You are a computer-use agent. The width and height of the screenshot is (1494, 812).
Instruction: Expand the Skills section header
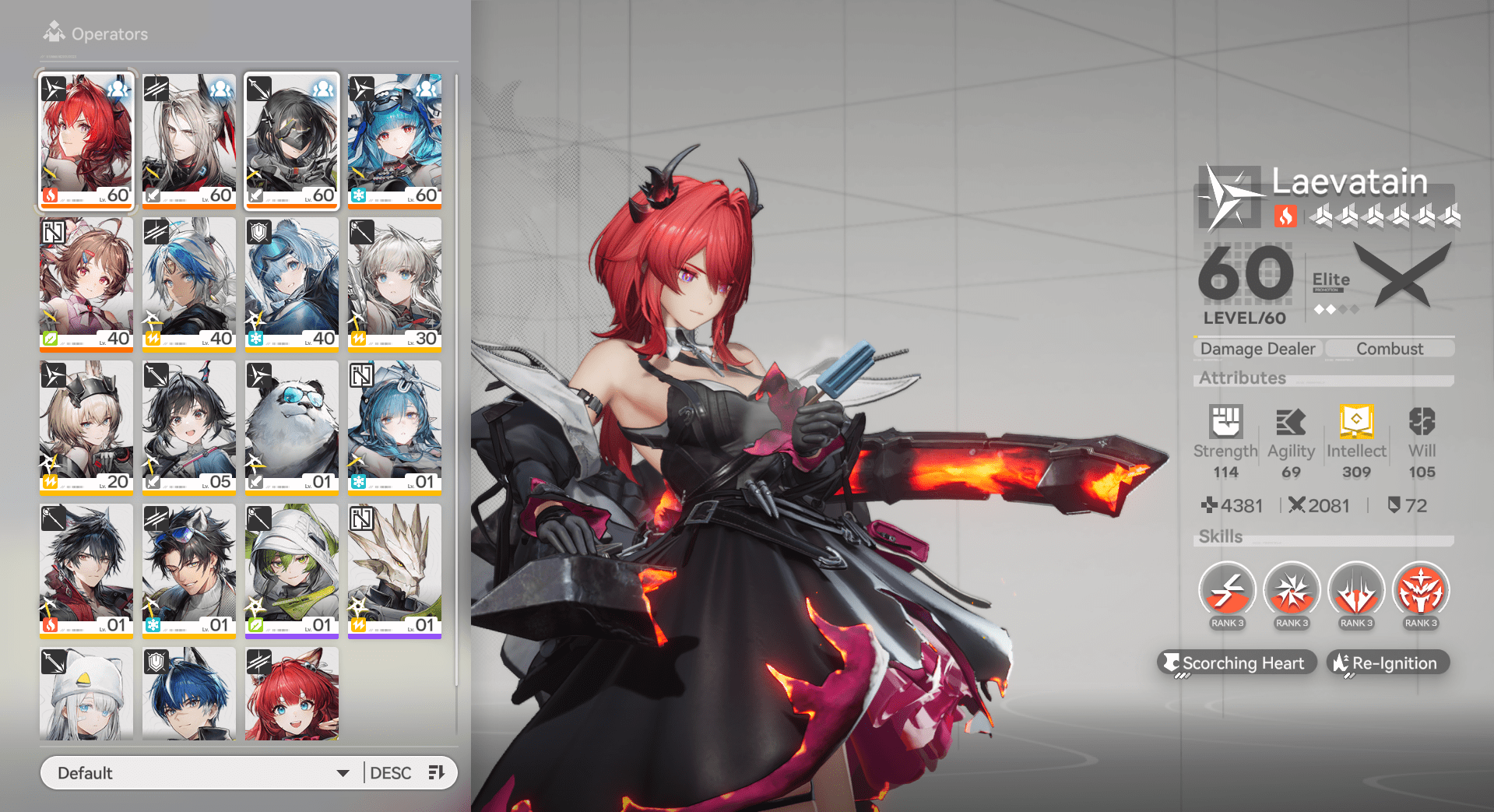1220,536
